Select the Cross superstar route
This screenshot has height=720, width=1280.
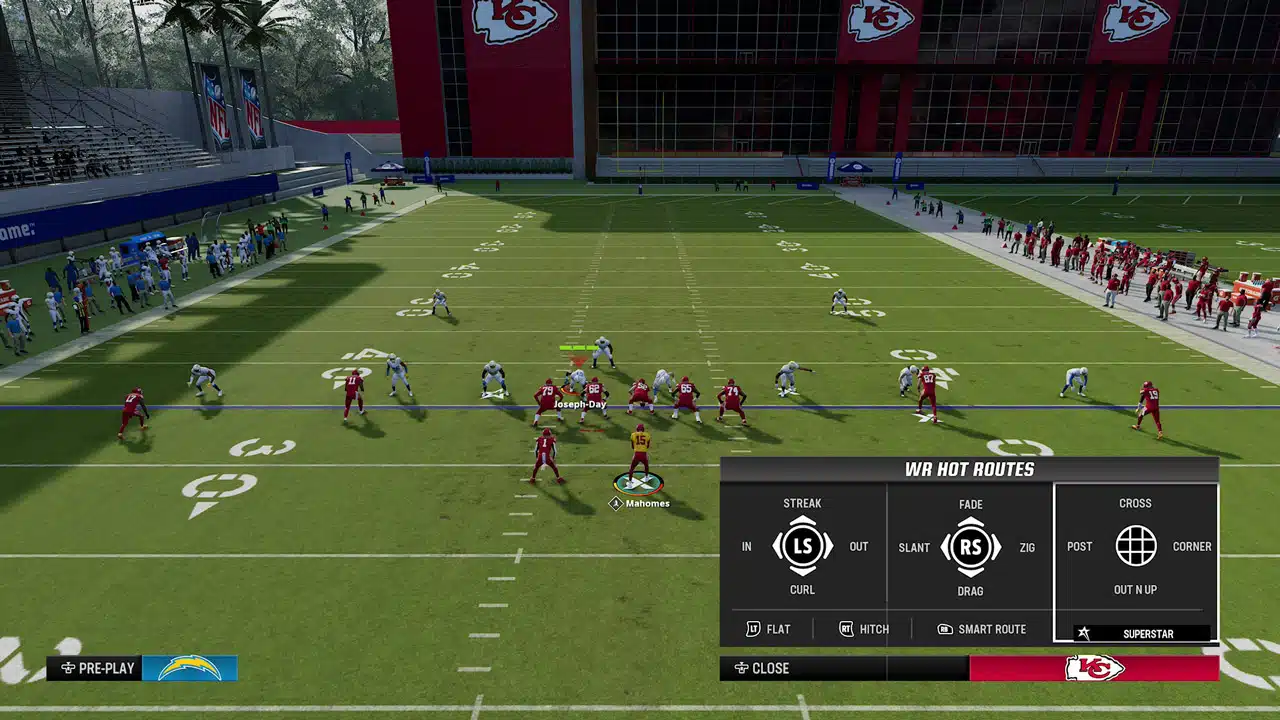(1135, 504)
